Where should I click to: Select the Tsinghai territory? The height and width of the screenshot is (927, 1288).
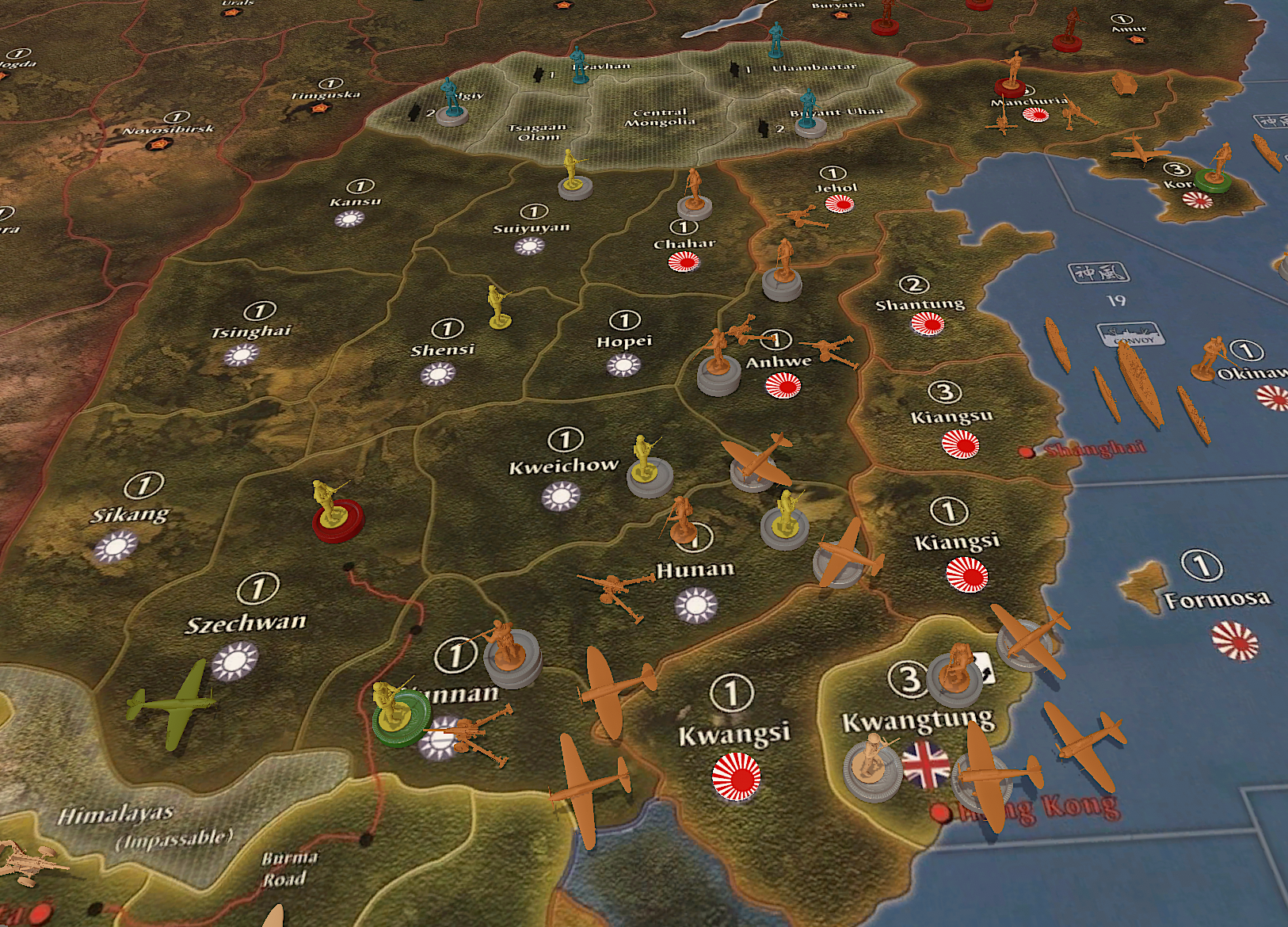pyautogui.click(x=251, y=331)
